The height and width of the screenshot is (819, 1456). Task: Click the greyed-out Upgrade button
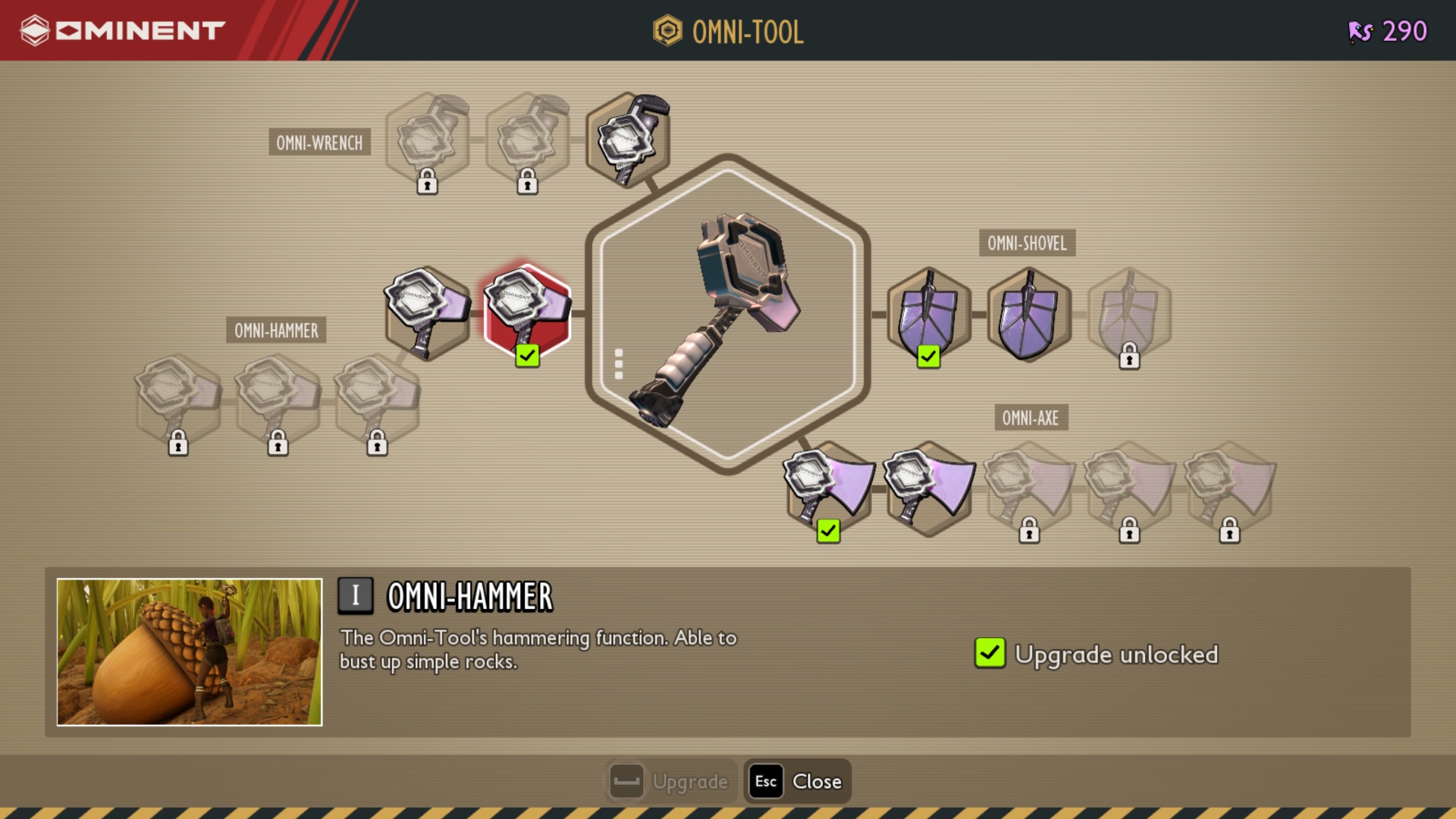[670, 781]
